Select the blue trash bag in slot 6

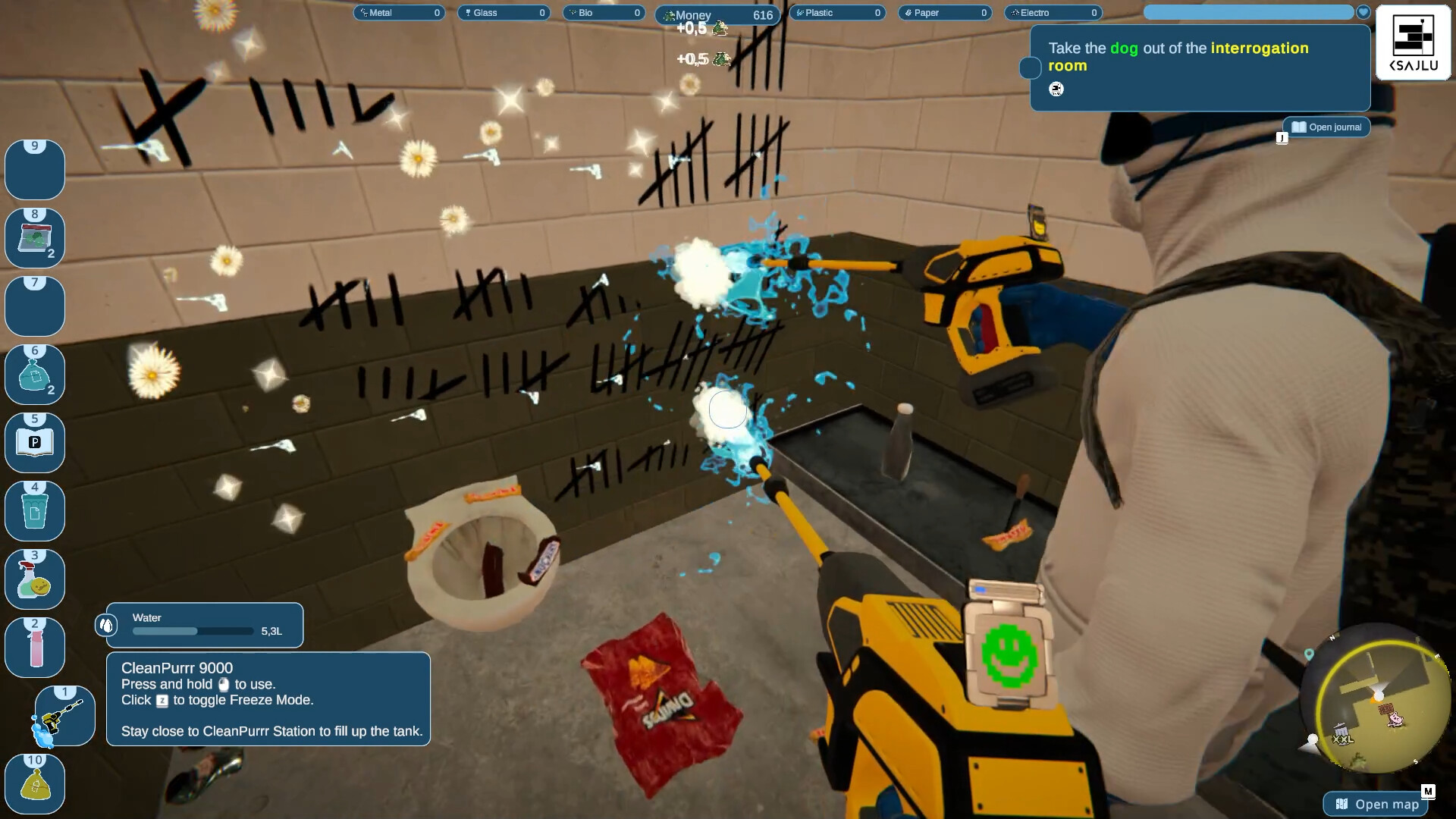tap(34, 374)
